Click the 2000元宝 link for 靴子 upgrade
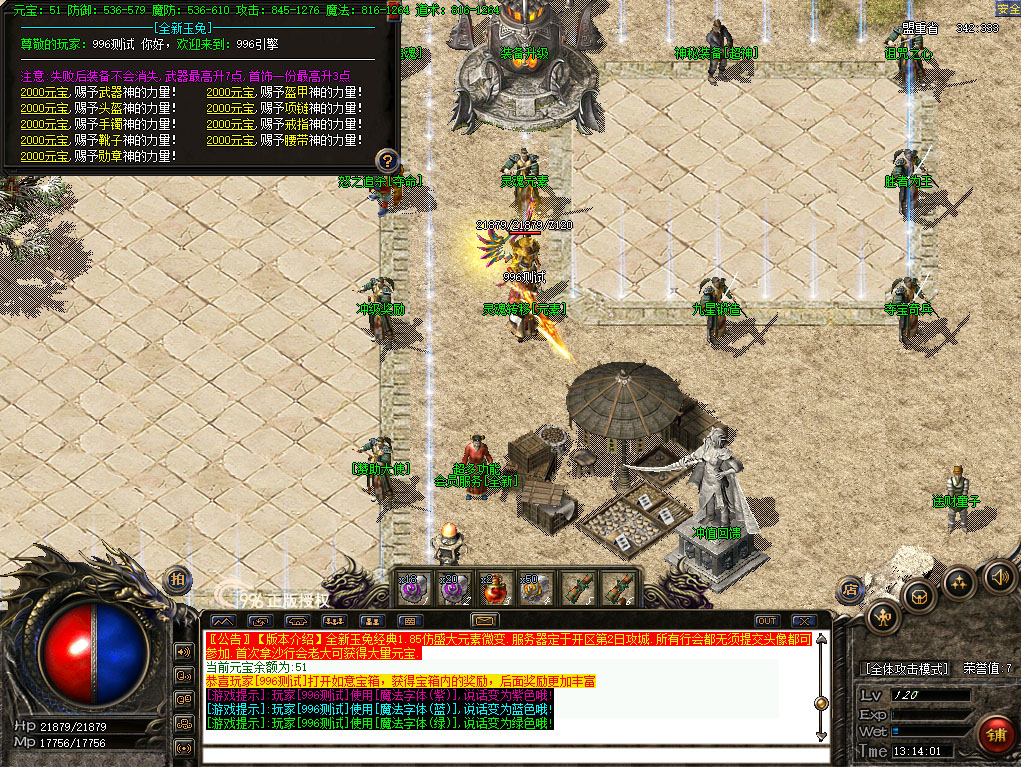The image size is (1021, 767). pos(45,141)
